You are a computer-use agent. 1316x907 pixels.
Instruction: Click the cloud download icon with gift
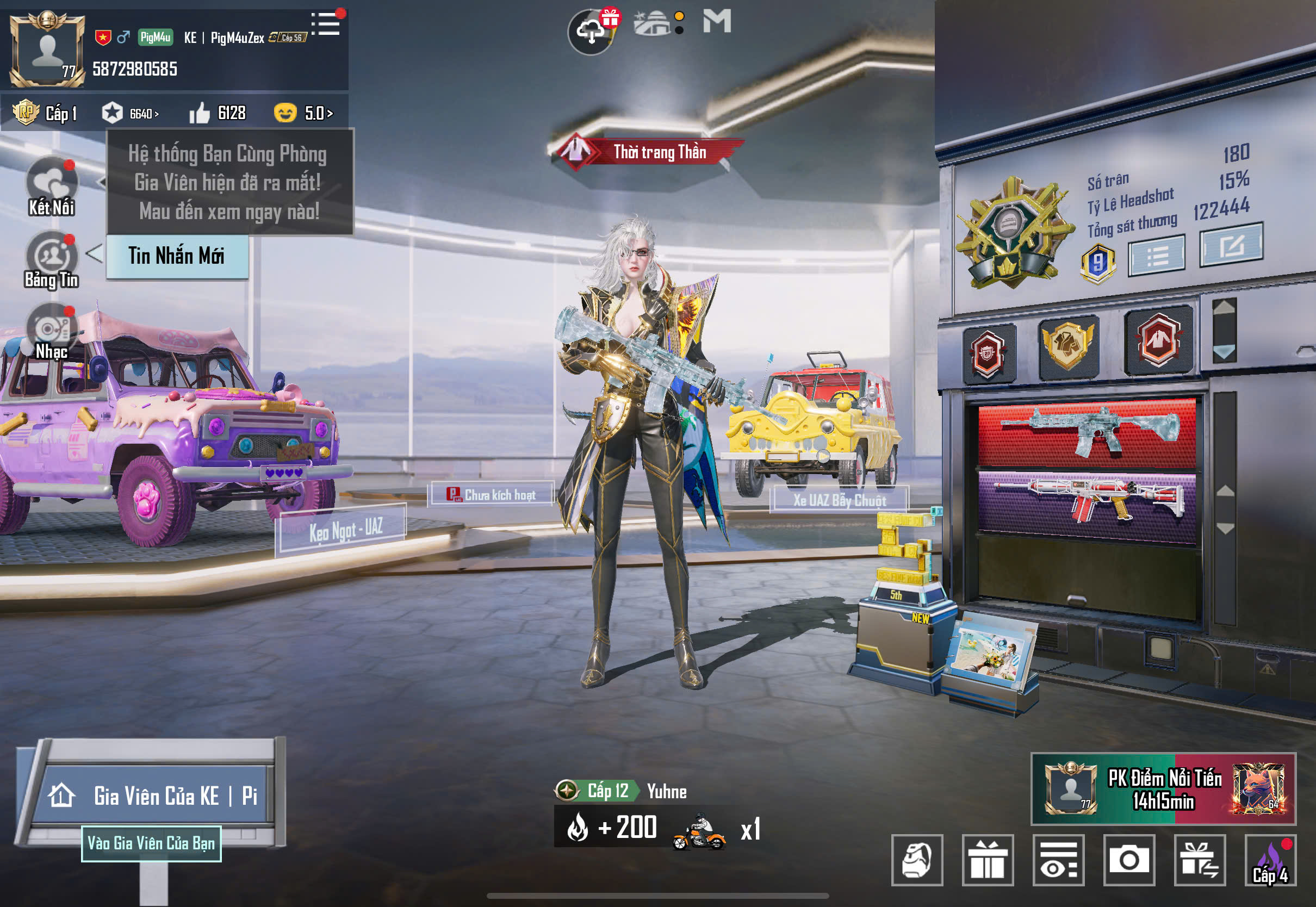pyautogui.click(x=591, y=31)
